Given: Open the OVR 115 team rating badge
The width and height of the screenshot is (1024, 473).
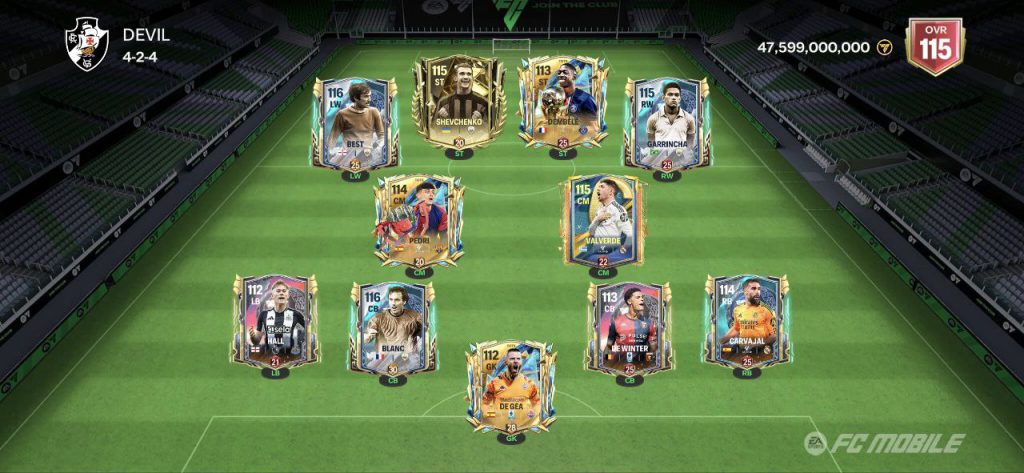Looking at the screenshot, I should [934, 45].
